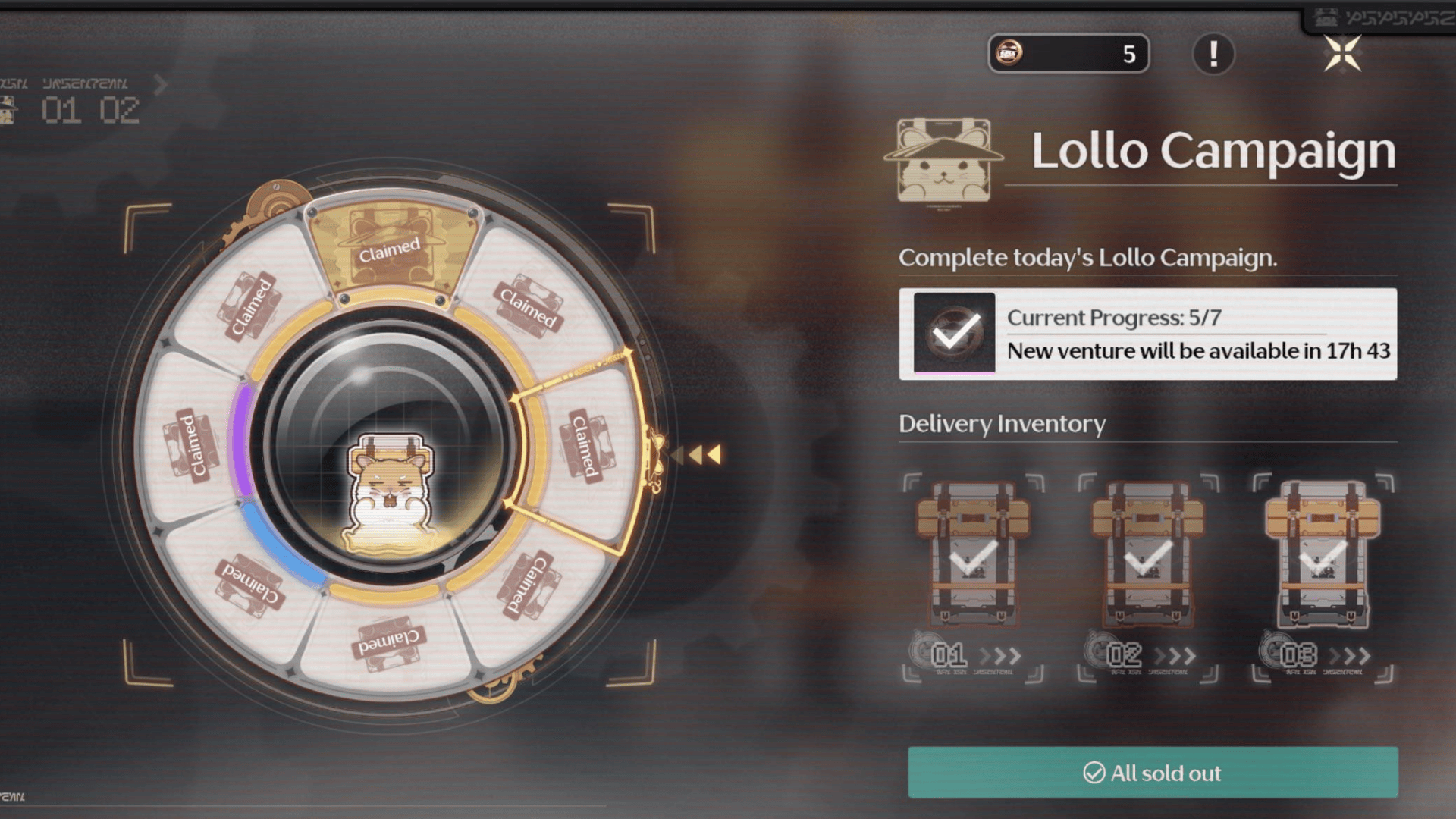Image resolution: width=1456 pixels, height=819 pixels.
Task: Open the exclamation mark info button
Action: pyautogui.click(x=1213, y=54)
